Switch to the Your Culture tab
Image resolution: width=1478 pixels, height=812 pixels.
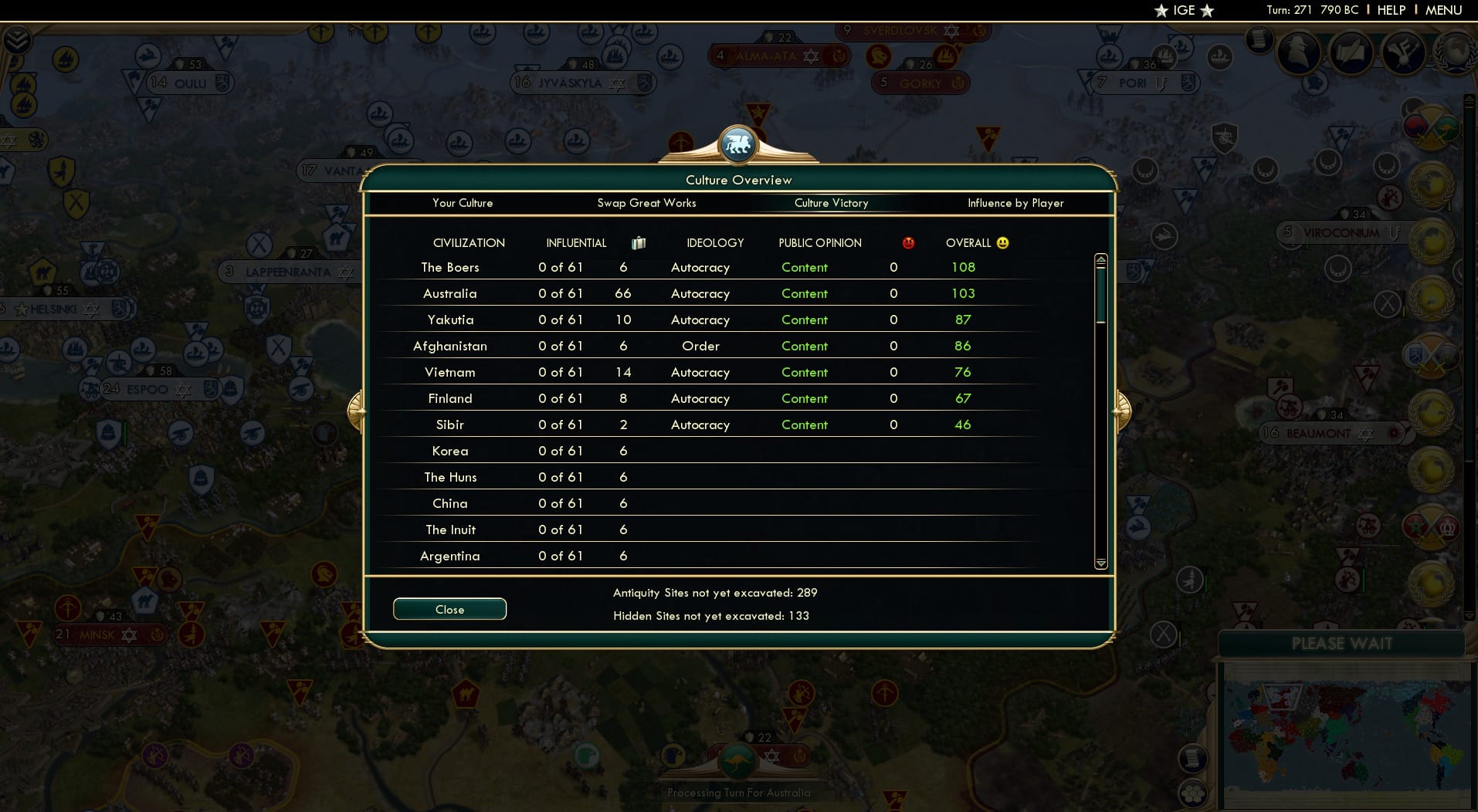coord(463,203)
